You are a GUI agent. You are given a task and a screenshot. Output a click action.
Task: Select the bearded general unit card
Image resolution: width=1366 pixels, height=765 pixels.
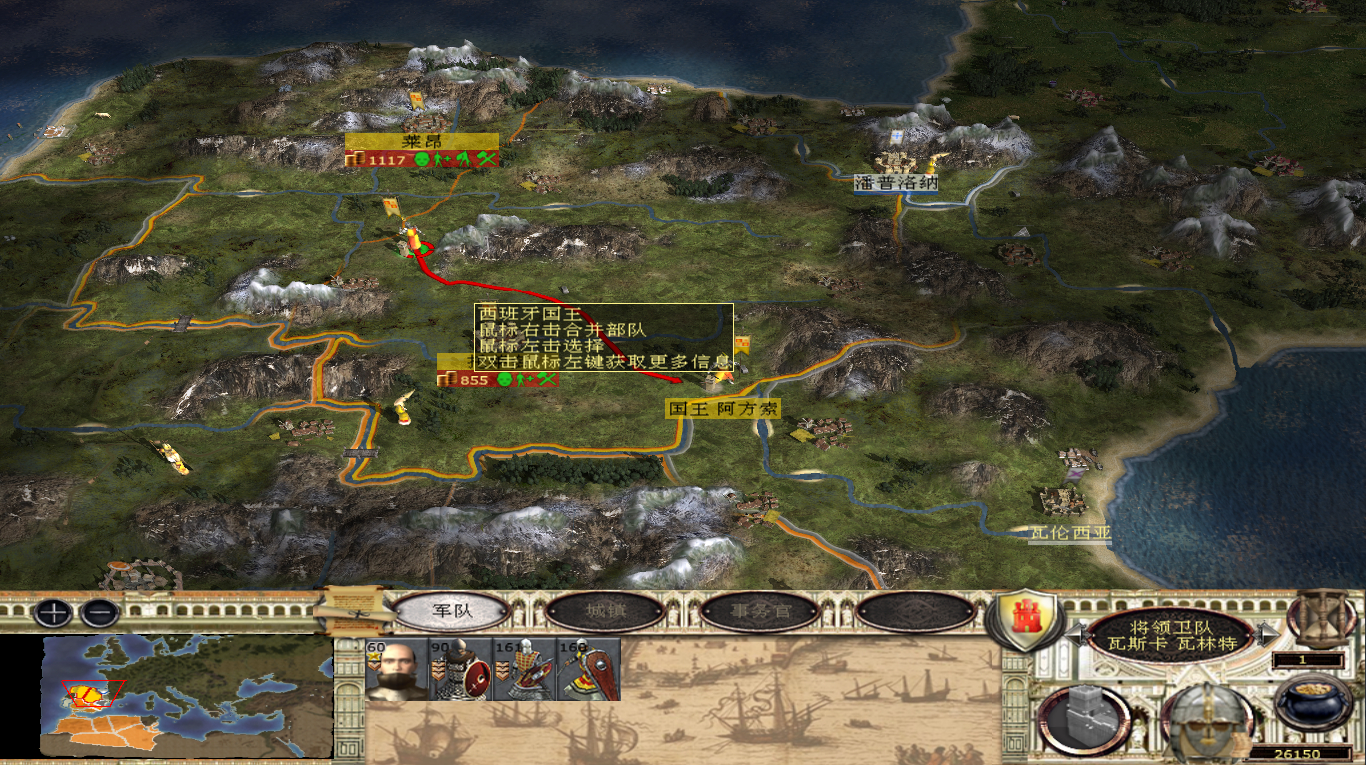click(397, 669)
